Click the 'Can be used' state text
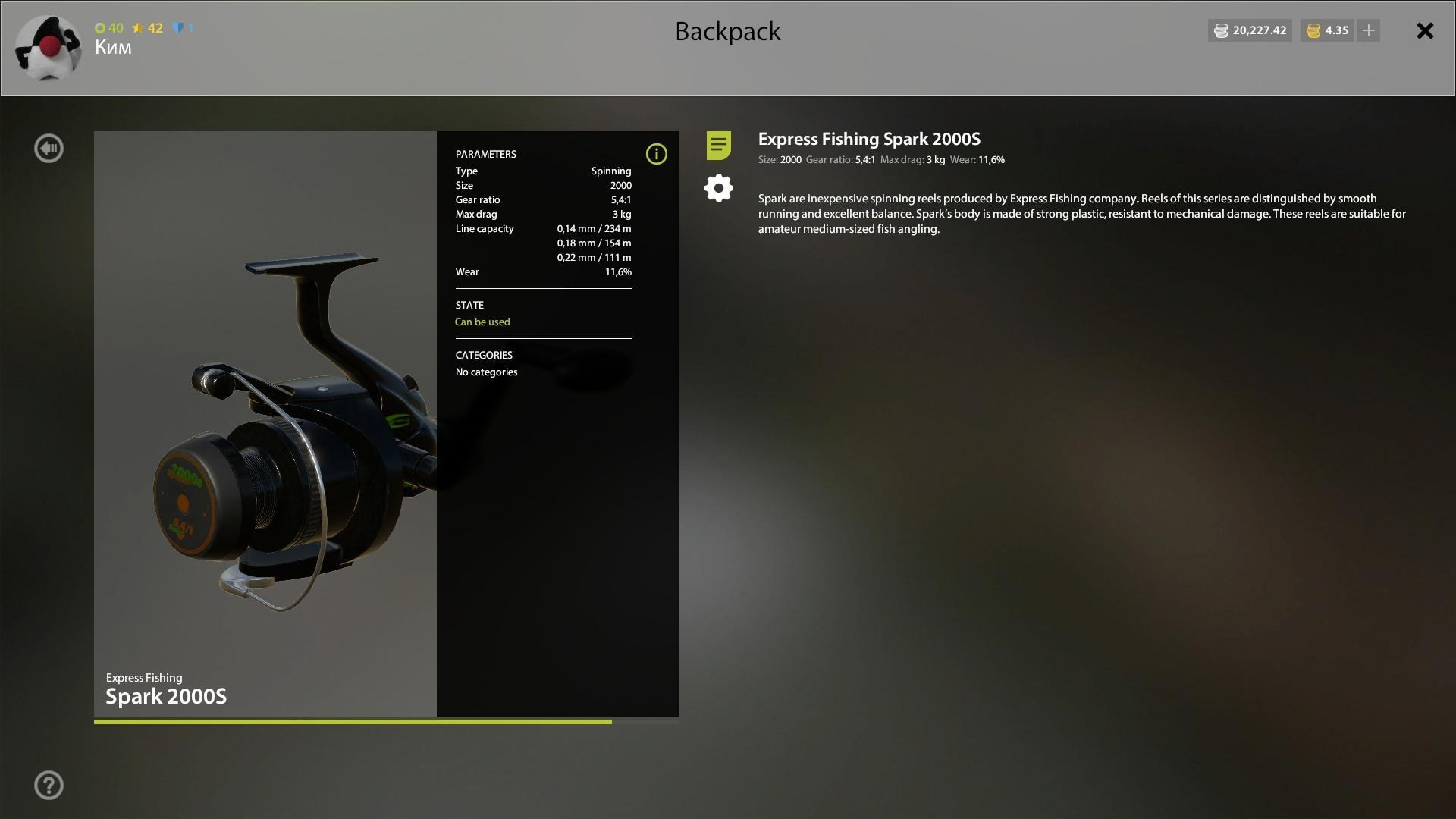Image resolution: width=1456 pixels, height=819 pixels. pyautogui.click(x=482, y=322)
